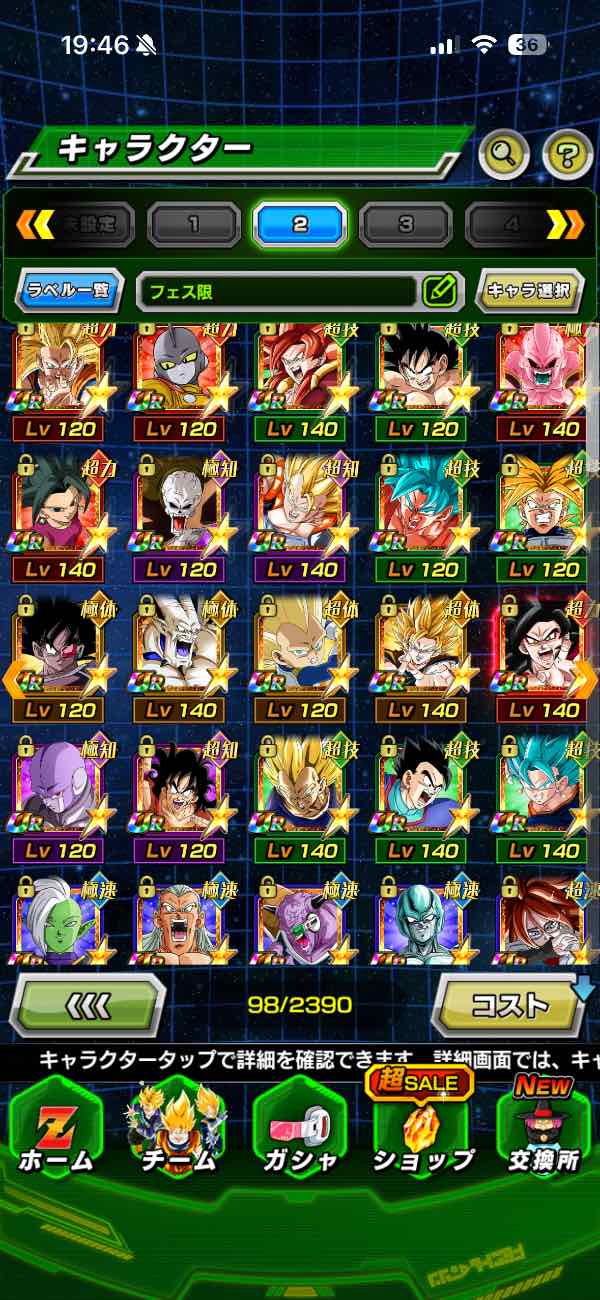Image resolution: width=600 pixels, height=1300 pixels.
Task: Go back with the green triple-arrow button
Action: 87,1004
